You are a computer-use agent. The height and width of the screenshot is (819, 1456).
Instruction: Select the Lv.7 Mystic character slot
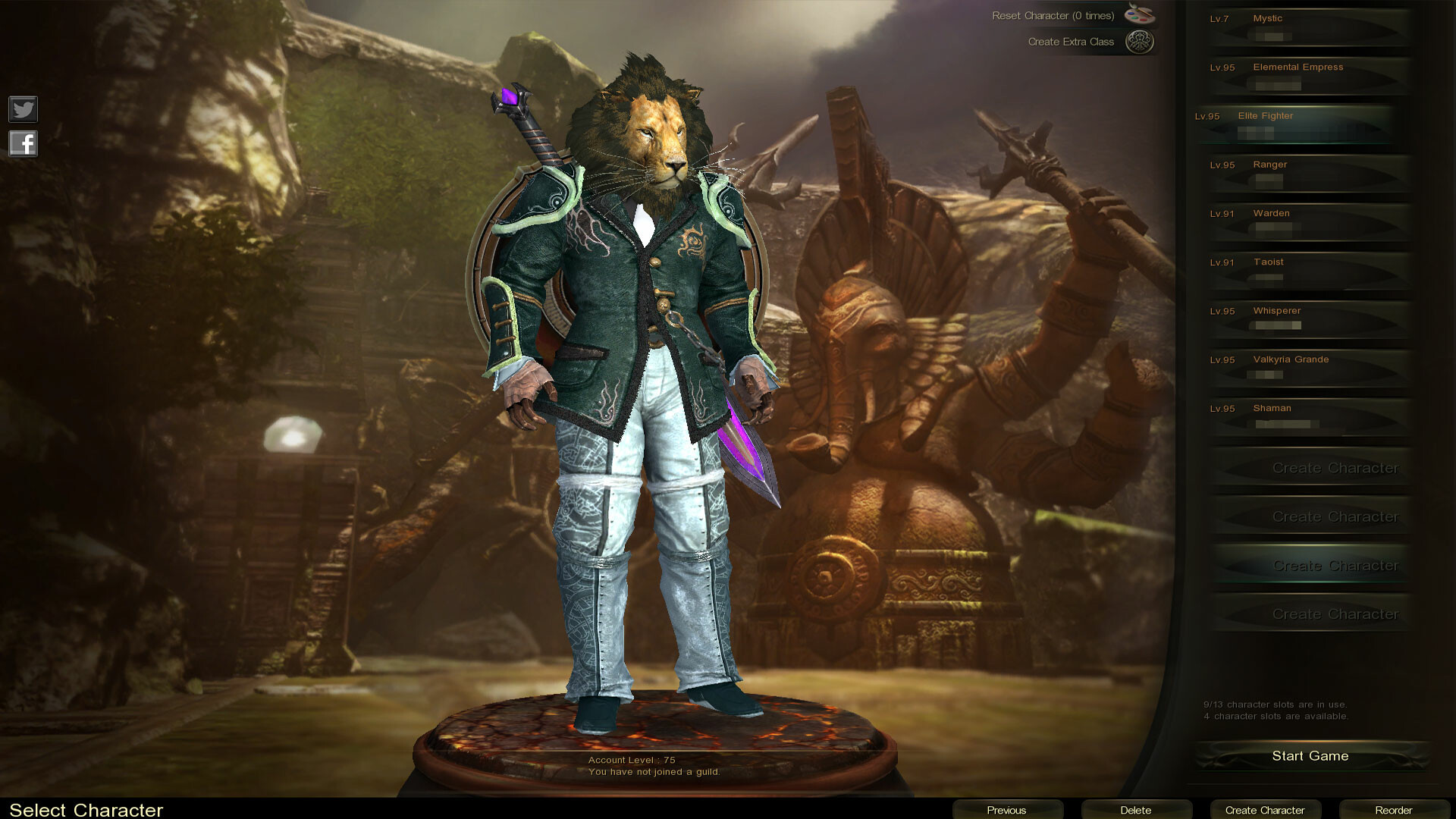tap(1308, 27)
